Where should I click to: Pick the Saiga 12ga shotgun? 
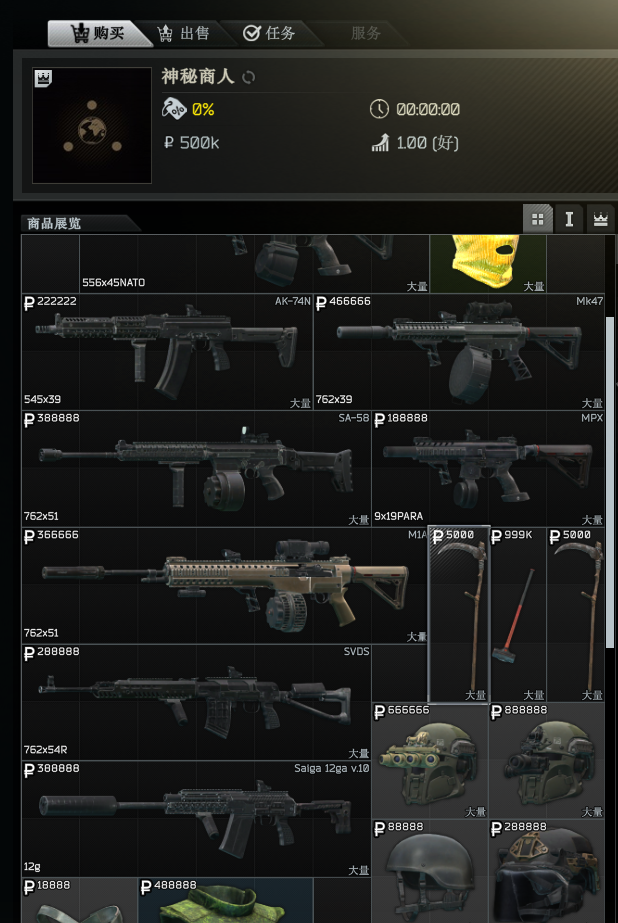[196, 819]
